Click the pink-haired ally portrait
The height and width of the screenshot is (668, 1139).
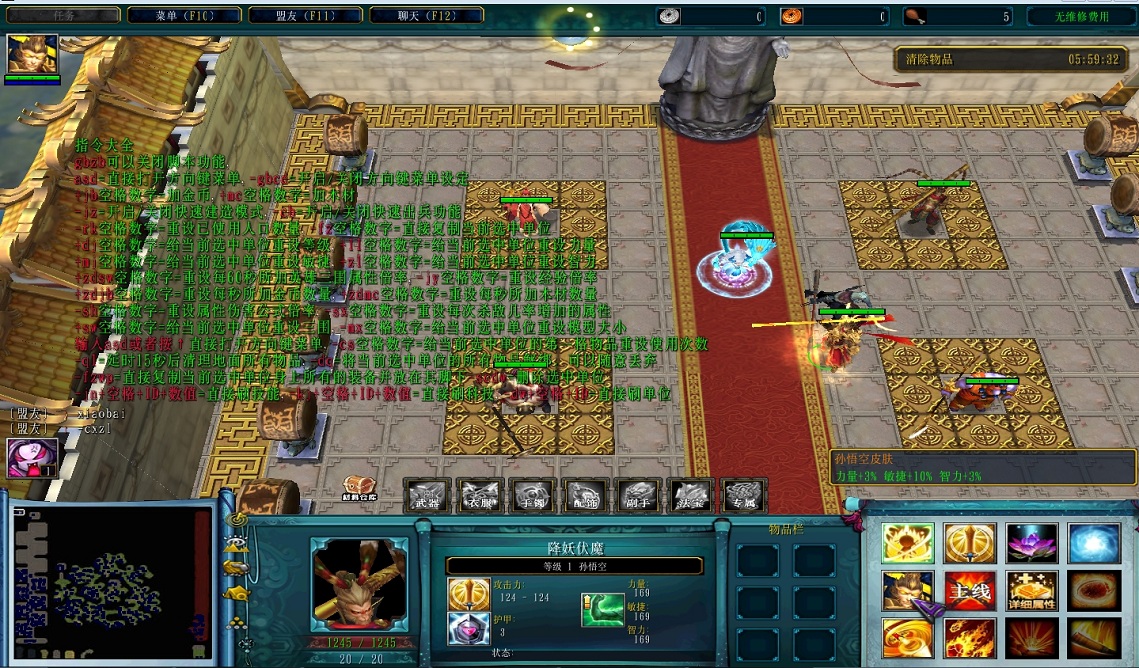32,457
